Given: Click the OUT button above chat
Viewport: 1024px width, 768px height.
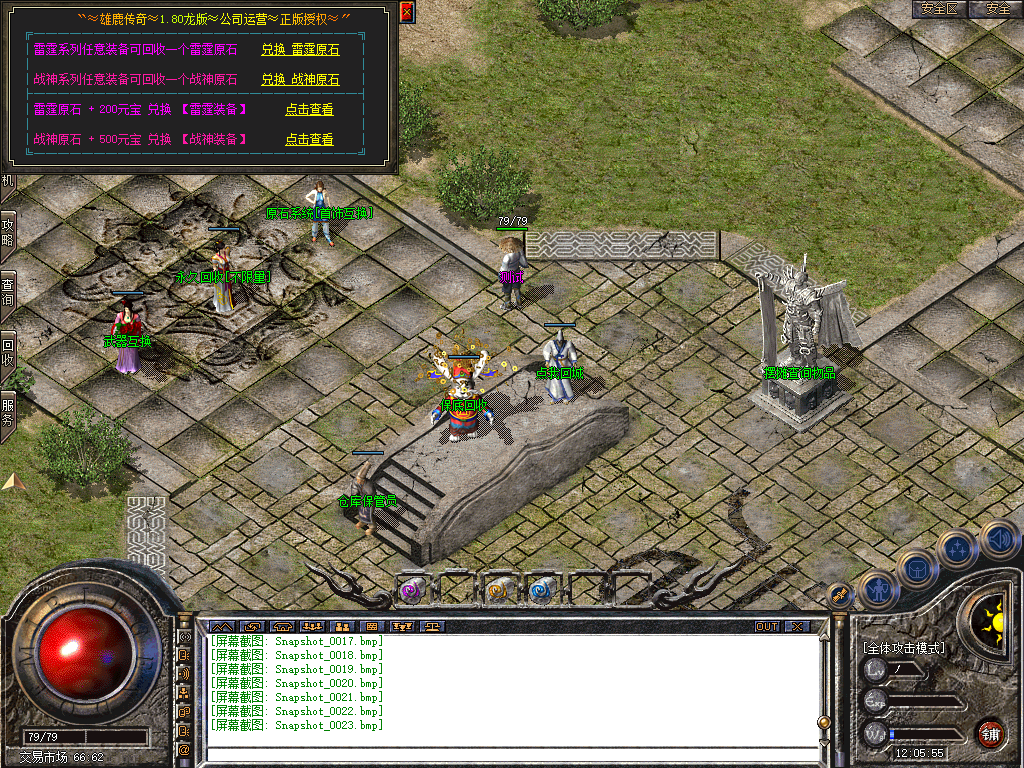Looking at the screenshot, I should coord(767,627).
